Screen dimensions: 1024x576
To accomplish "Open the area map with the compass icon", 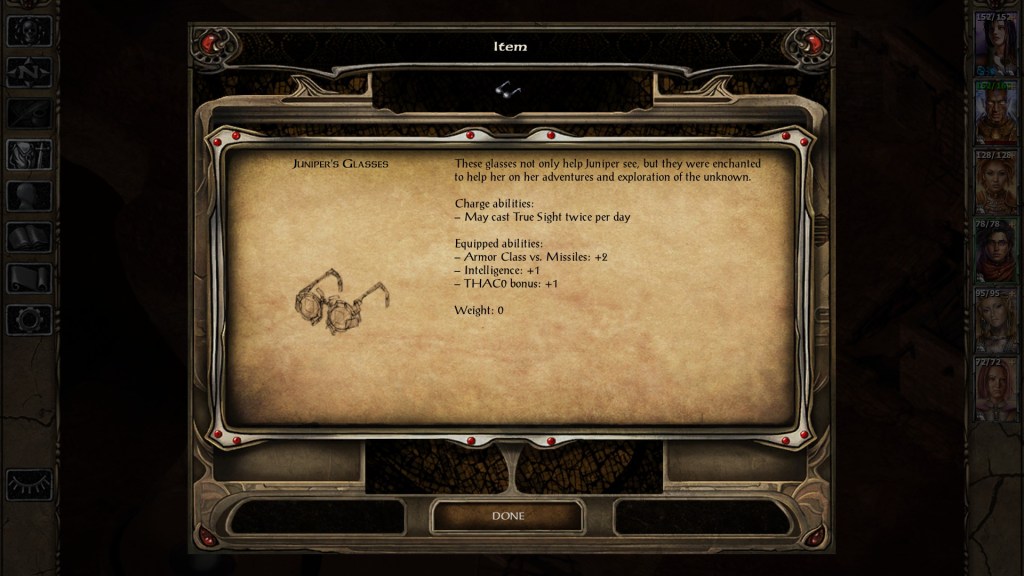I will (x=29, y=72).
